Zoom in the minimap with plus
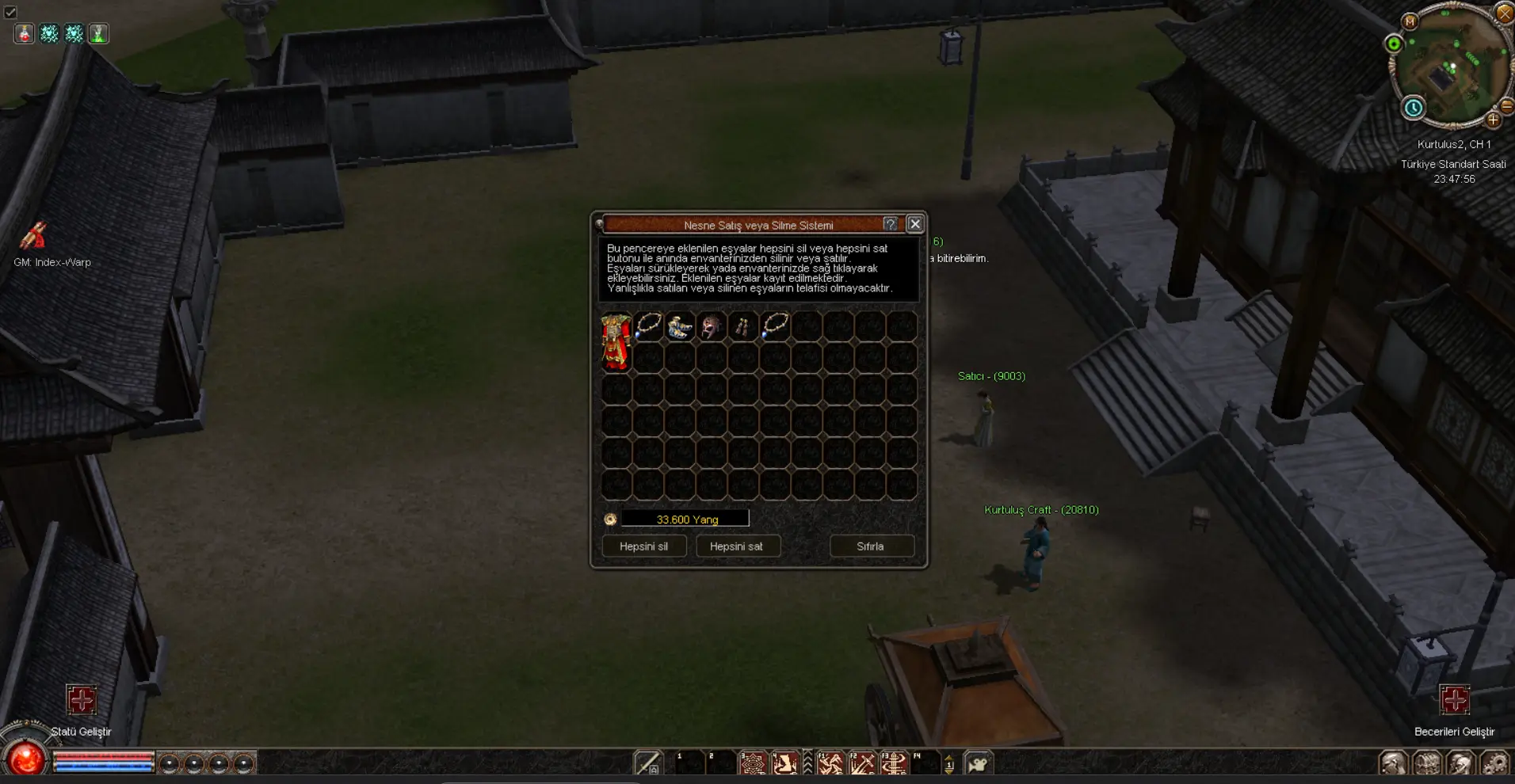The height and width of the screenshot is (784, 1515). tap(1493, 120)
